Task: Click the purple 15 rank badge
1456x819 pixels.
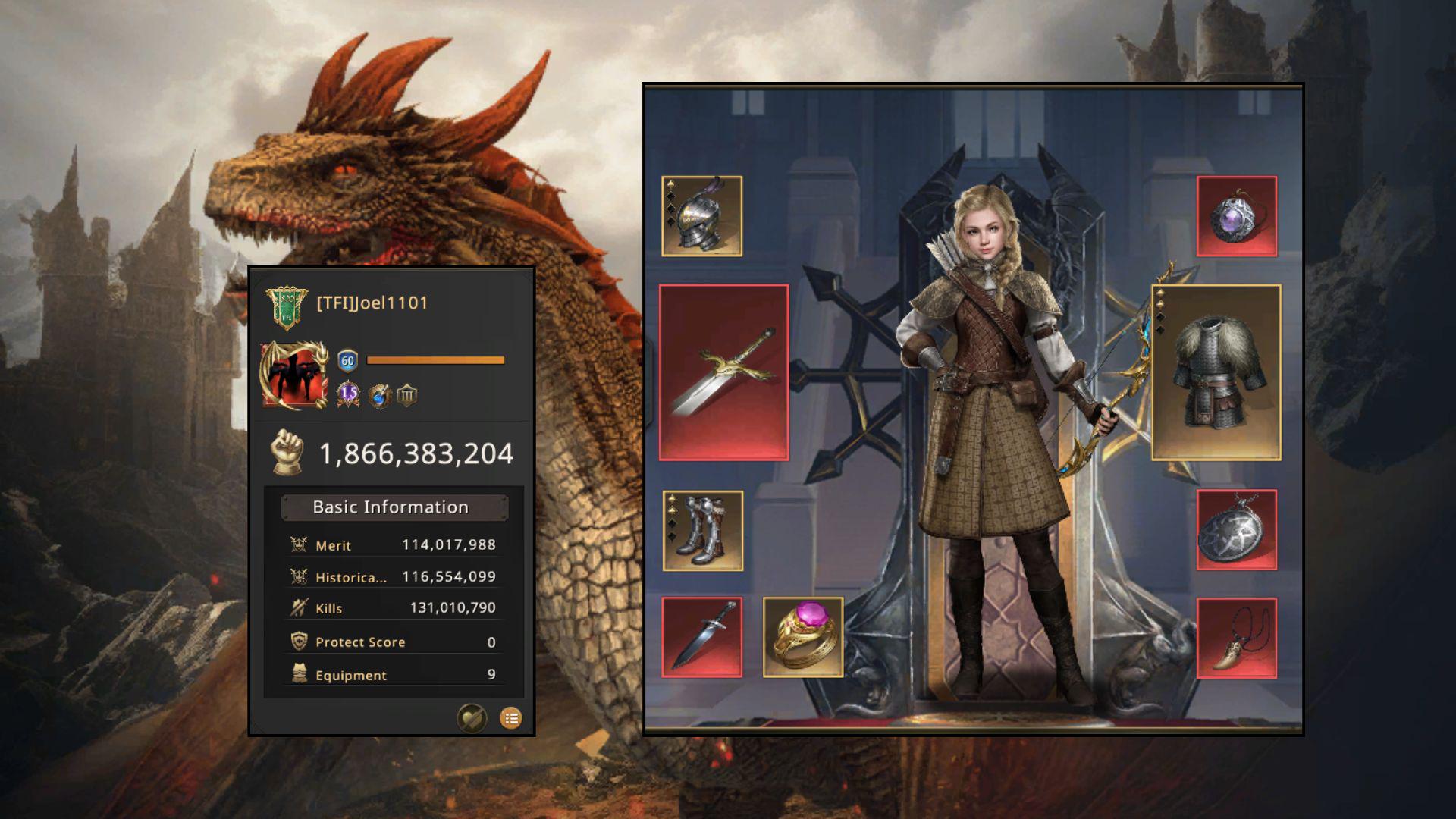Action: pos(348,394)
